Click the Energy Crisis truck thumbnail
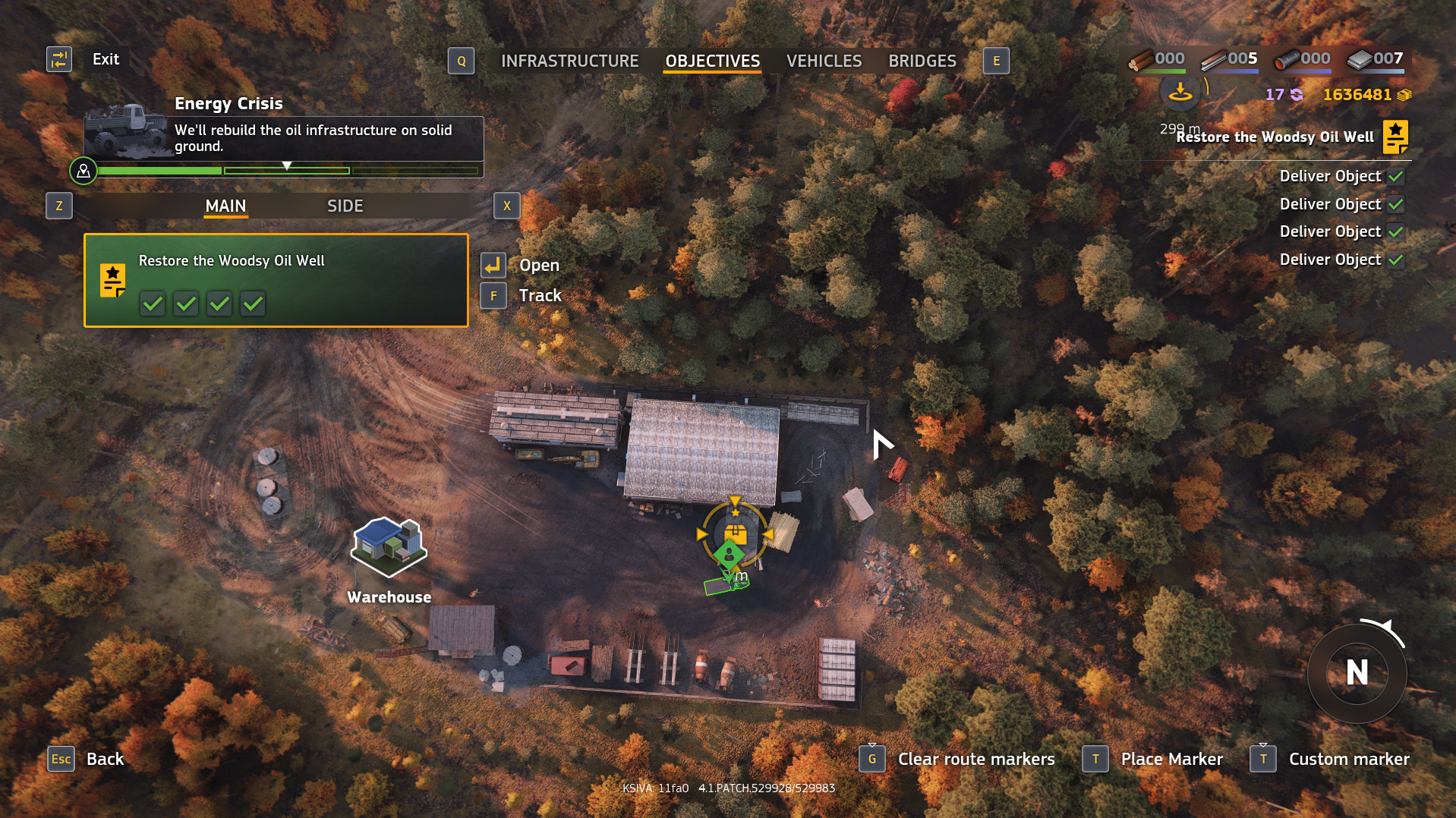Viewport: 1456px width, 818px height. point(124,131)
